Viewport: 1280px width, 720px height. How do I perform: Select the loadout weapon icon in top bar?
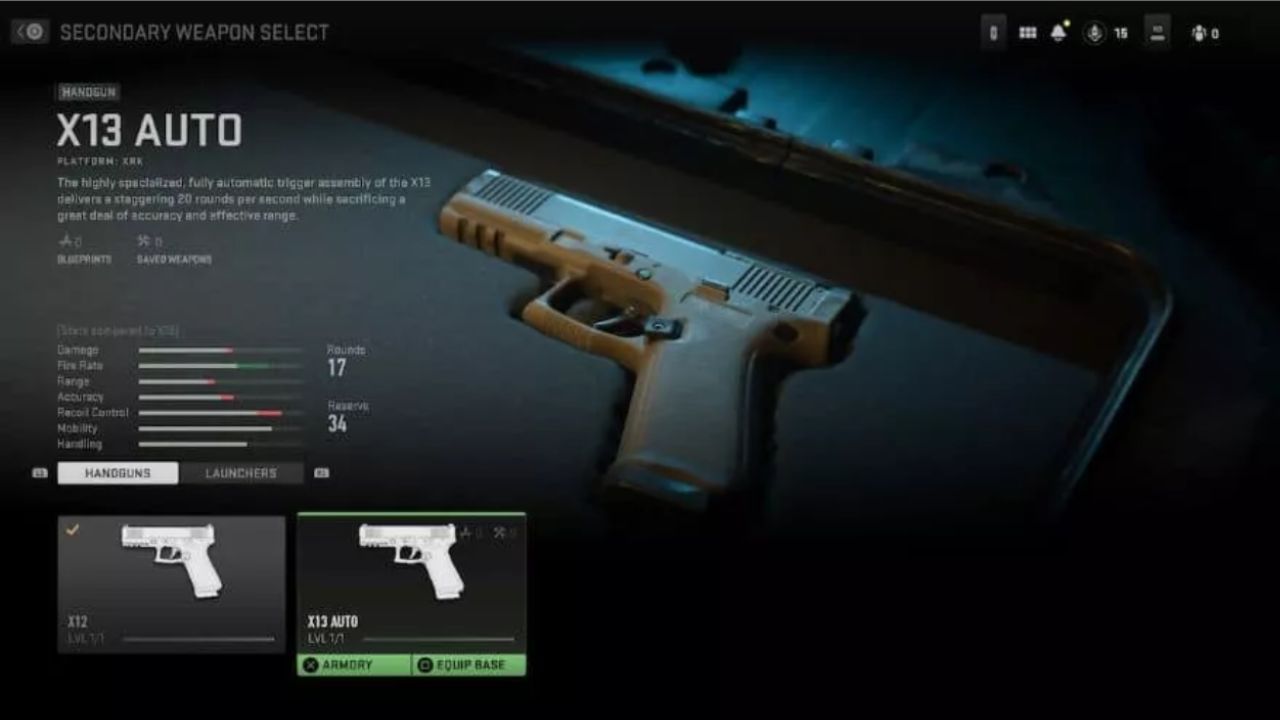pyautogui.click(x=1158, y=32)
